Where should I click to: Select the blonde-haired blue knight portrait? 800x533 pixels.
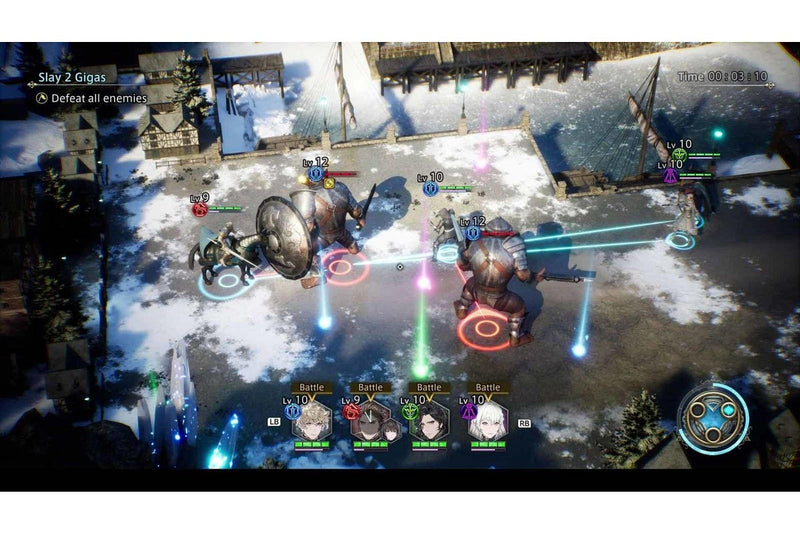tap(311, 421)
